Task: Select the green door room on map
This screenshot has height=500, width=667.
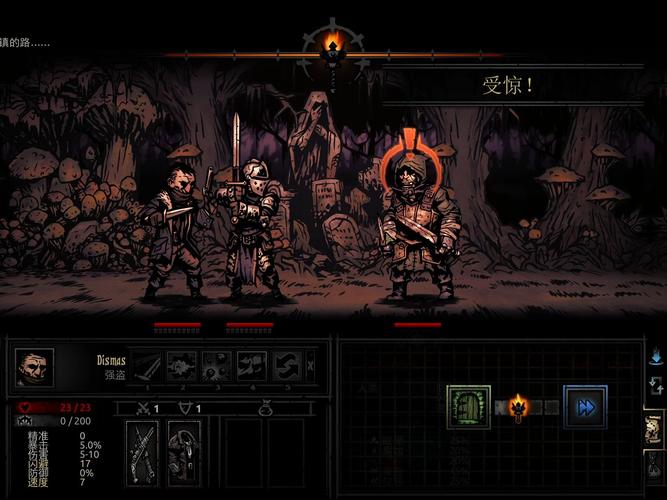Action: coord(468,407)
